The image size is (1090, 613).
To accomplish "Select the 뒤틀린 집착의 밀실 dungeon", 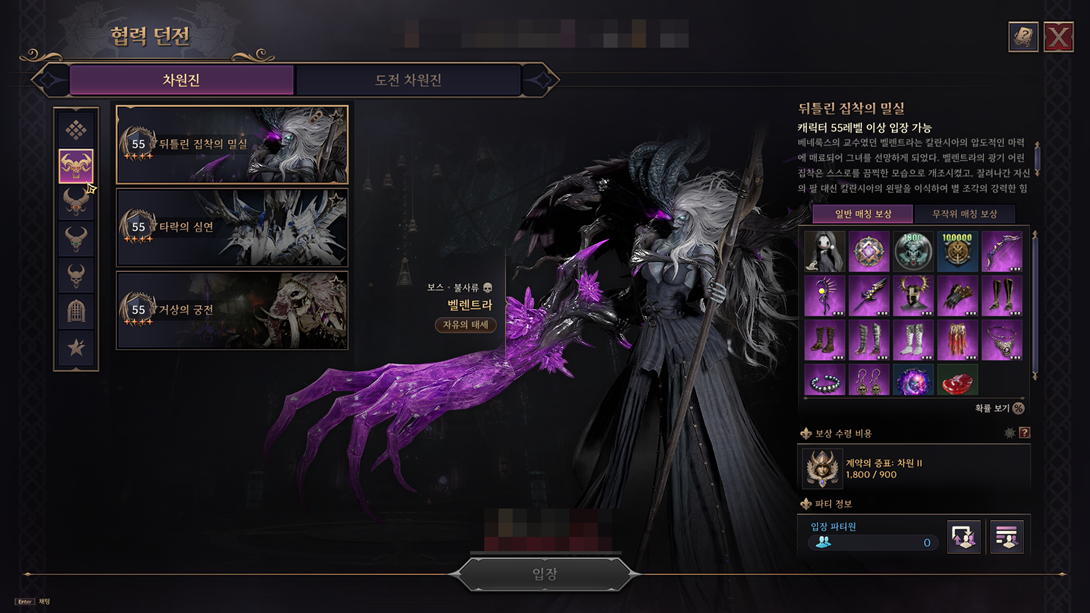I will 232,145.
